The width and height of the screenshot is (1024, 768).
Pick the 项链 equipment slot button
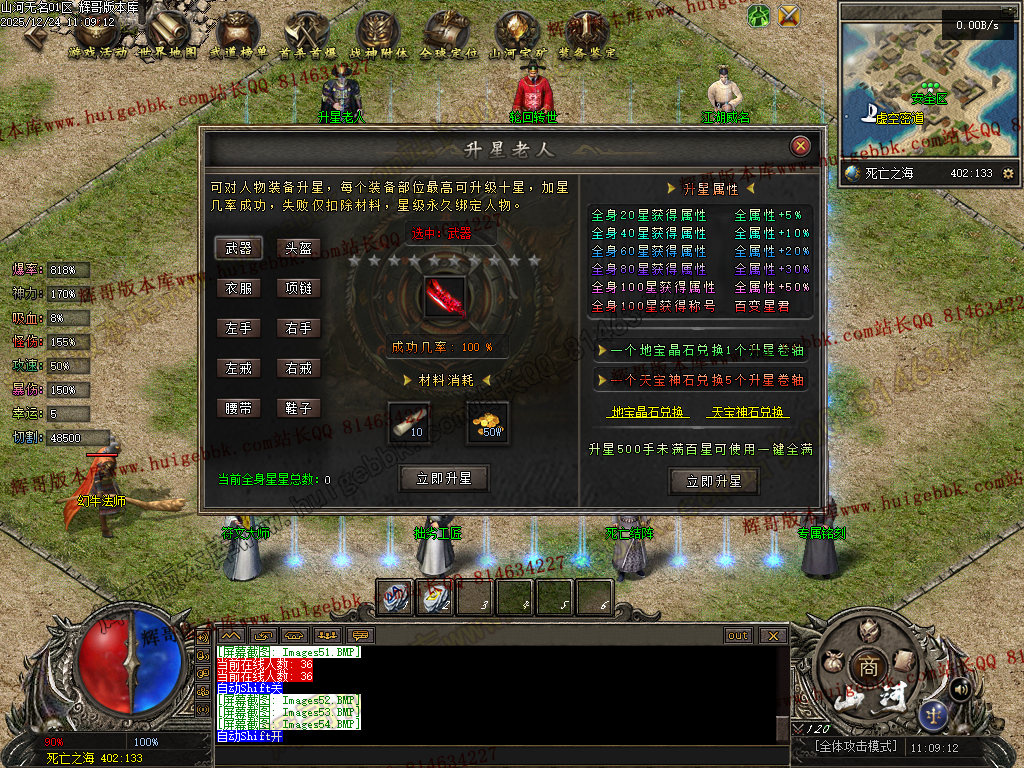click(x=299, y=288)
